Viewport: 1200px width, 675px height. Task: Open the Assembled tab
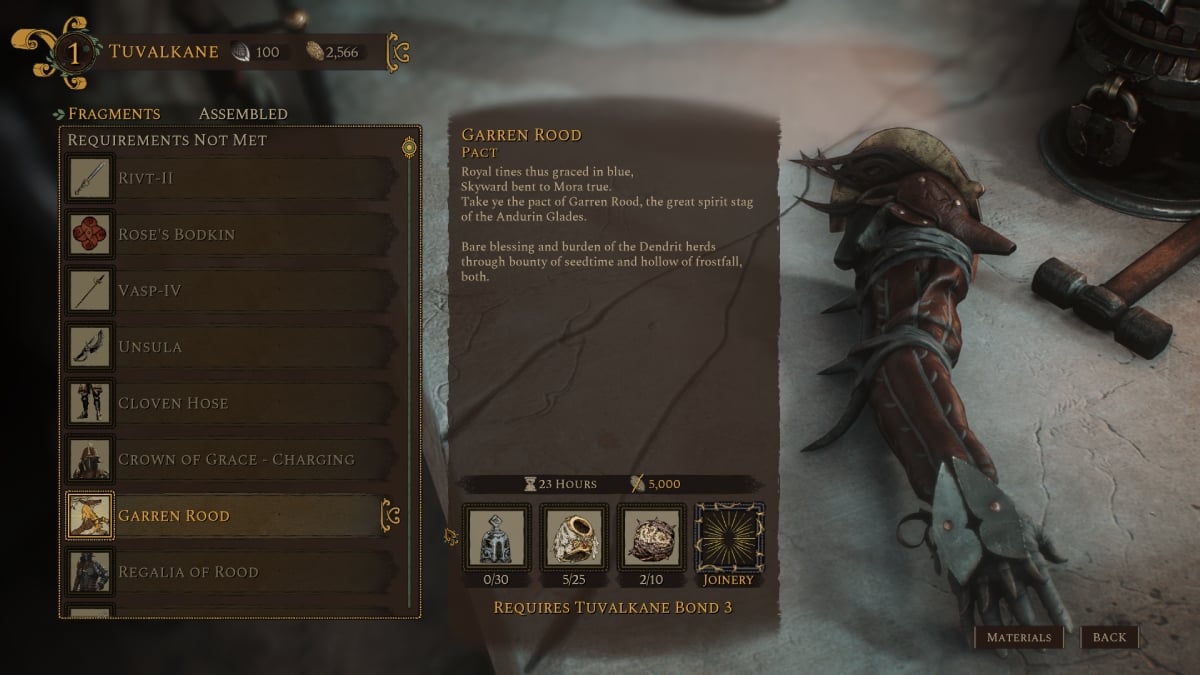tap(243, 114)
